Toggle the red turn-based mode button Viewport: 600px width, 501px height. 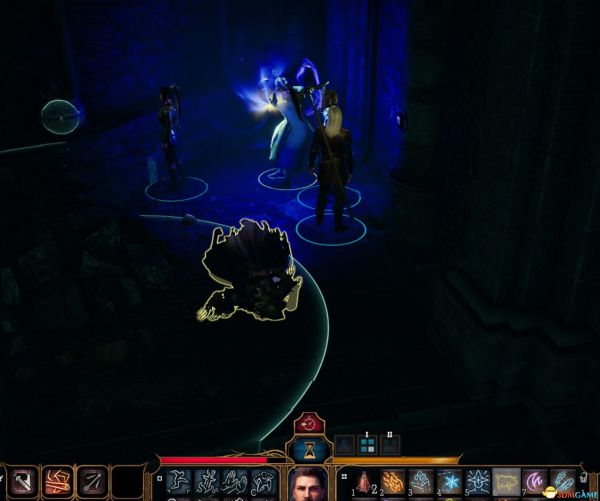click(x=309, y=423)
